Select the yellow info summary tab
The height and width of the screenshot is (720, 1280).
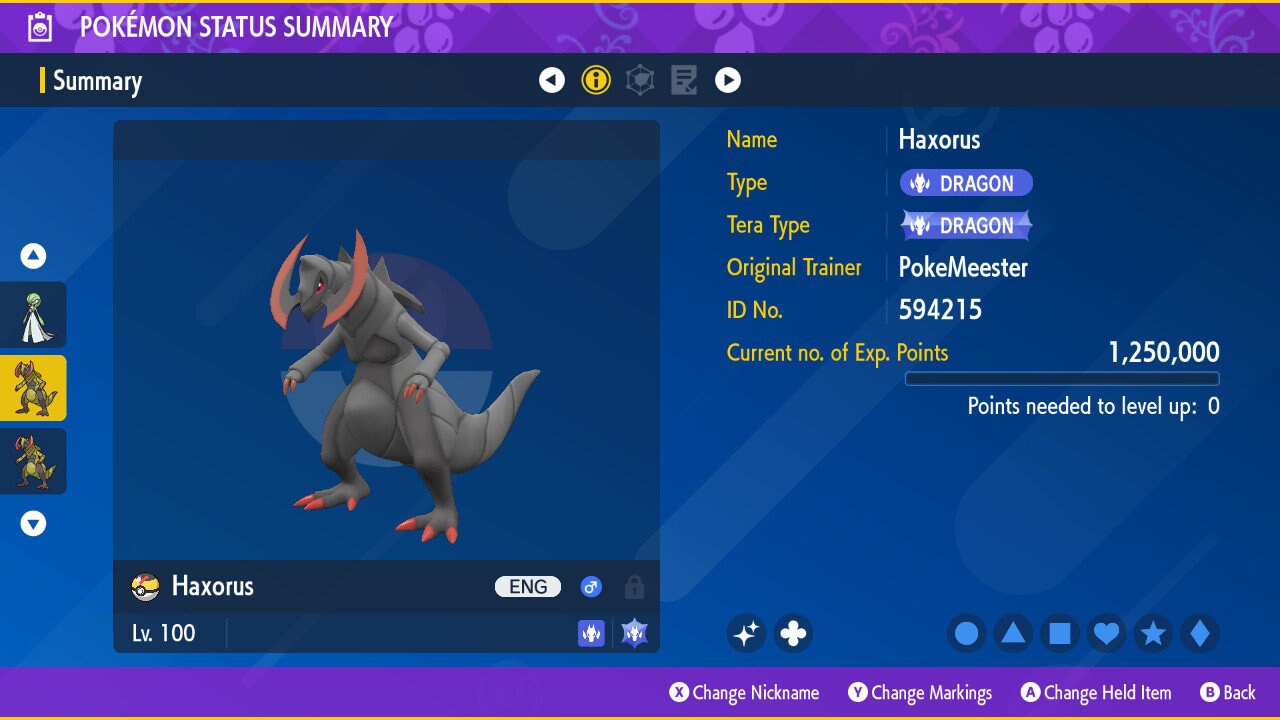coord(596,80)
